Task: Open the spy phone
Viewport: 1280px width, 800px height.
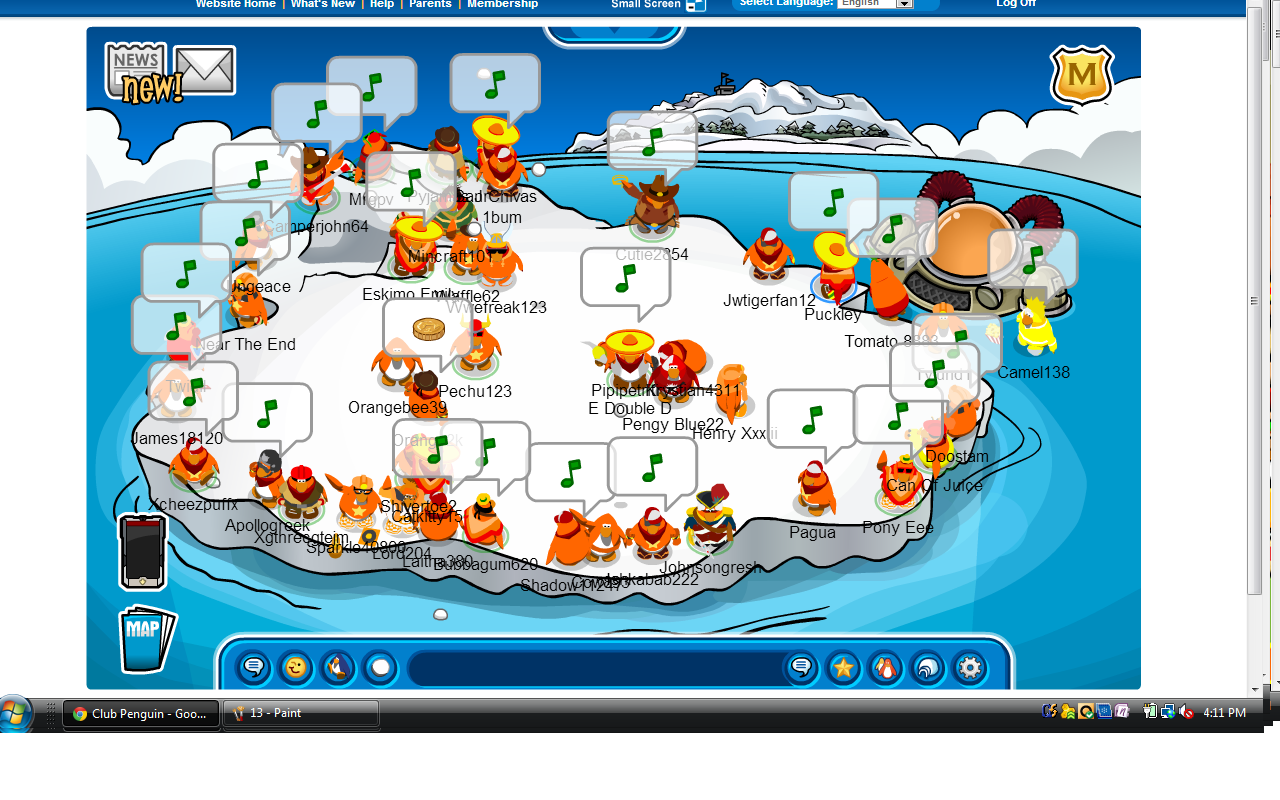Action: point(142,551)
